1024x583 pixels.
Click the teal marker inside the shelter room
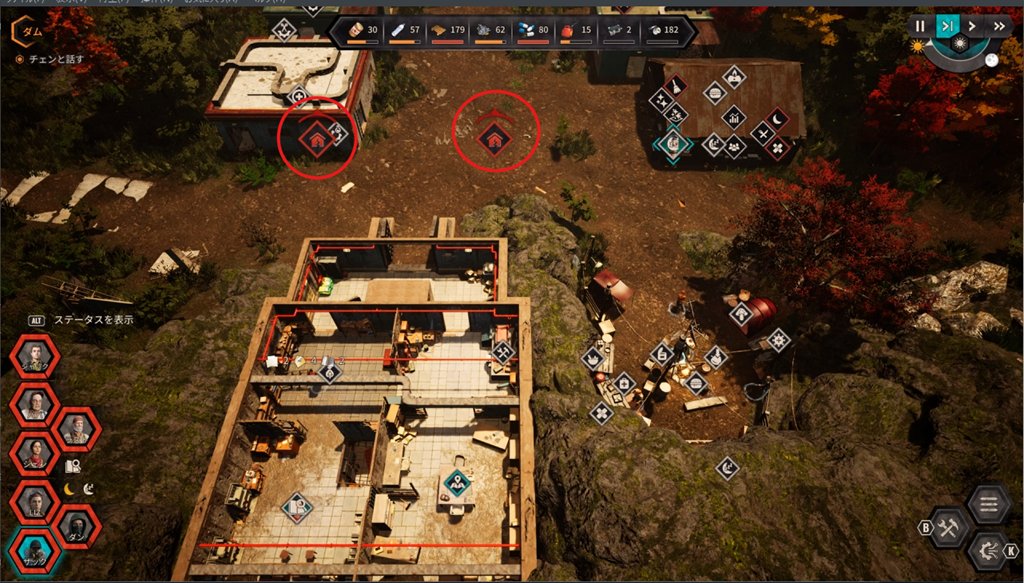[x=458, y=484]
